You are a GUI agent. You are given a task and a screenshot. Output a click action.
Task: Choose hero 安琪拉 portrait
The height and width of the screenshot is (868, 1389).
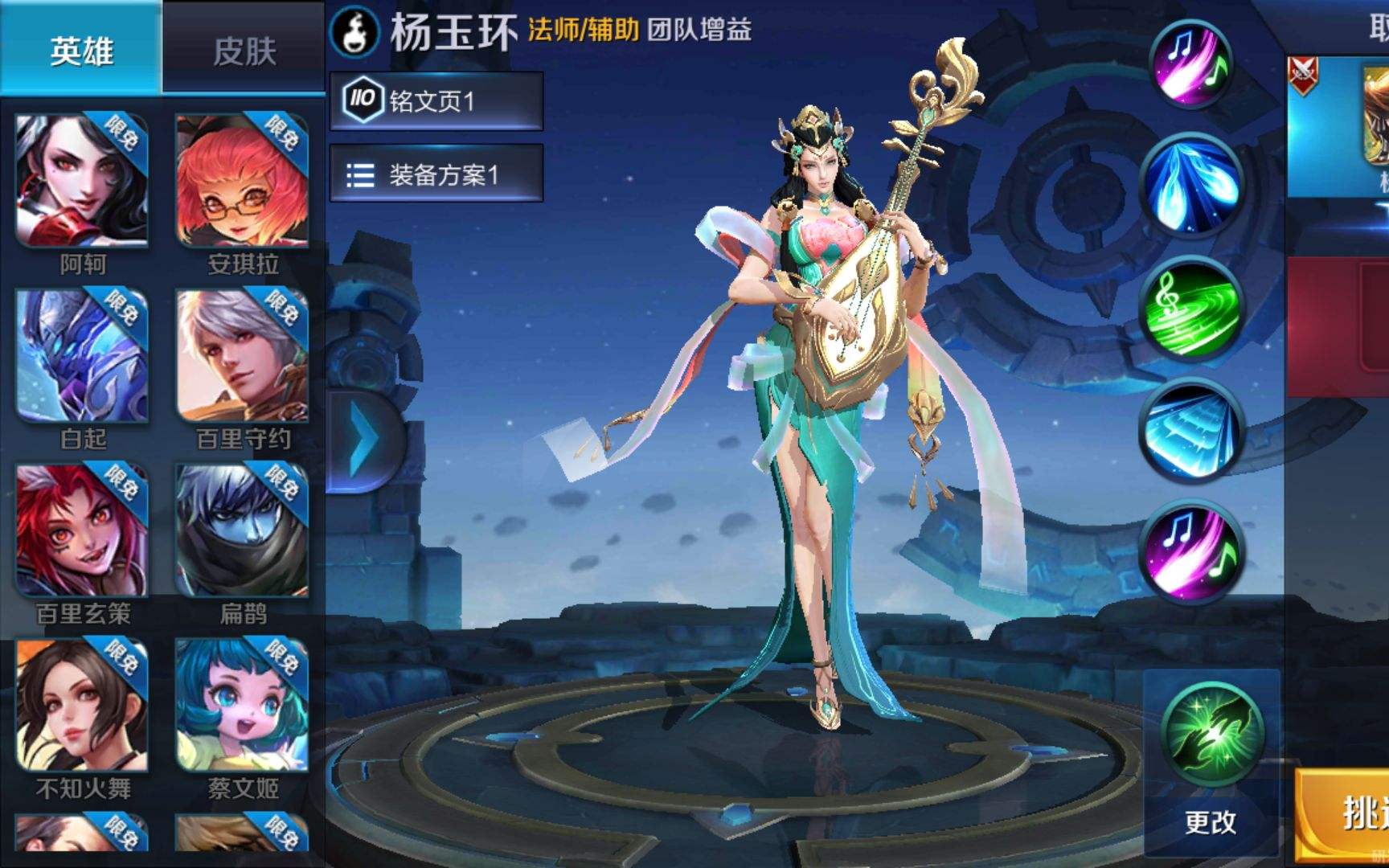[242, 182]
